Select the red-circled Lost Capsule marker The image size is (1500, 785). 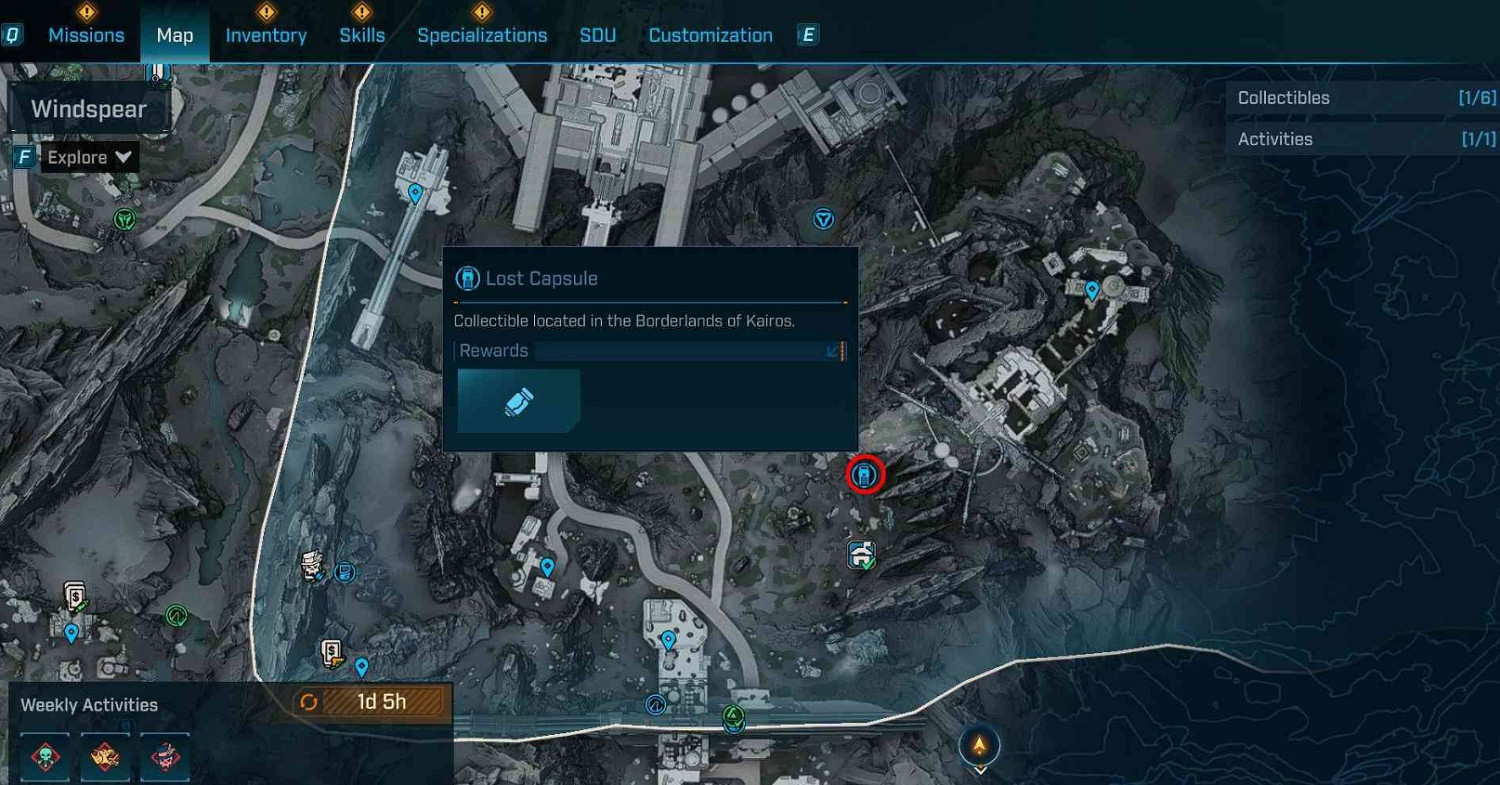864,475
